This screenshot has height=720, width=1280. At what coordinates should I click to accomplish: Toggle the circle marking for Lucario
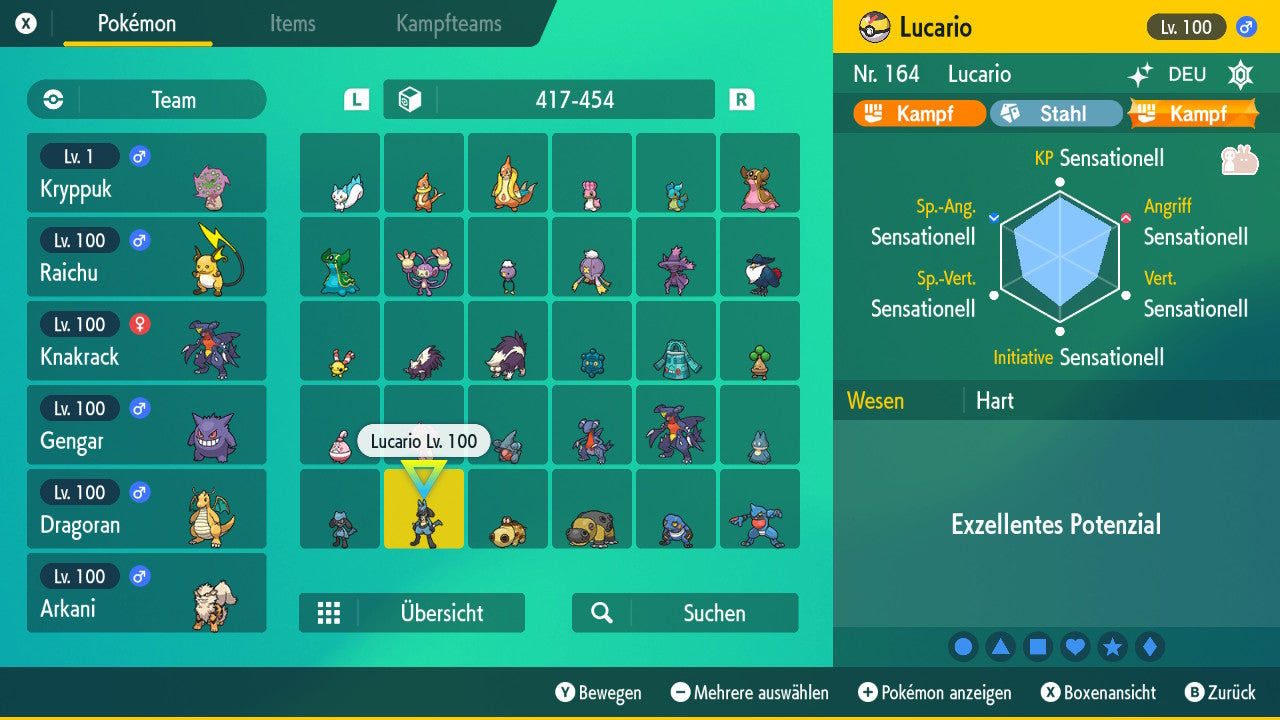click(963, 647)
